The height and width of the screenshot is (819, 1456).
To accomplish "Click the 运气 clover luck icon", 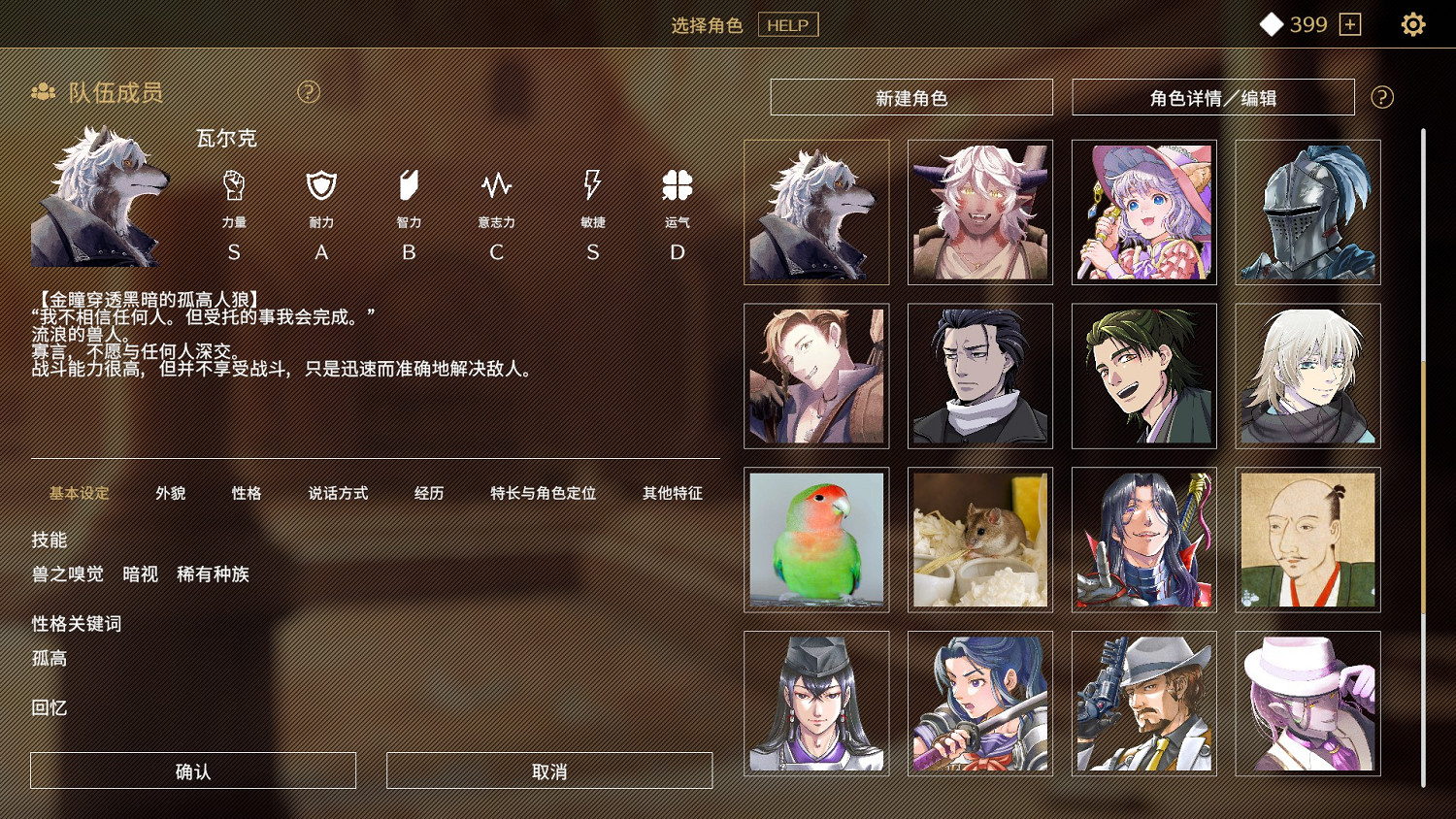I will tap(677, 186).
